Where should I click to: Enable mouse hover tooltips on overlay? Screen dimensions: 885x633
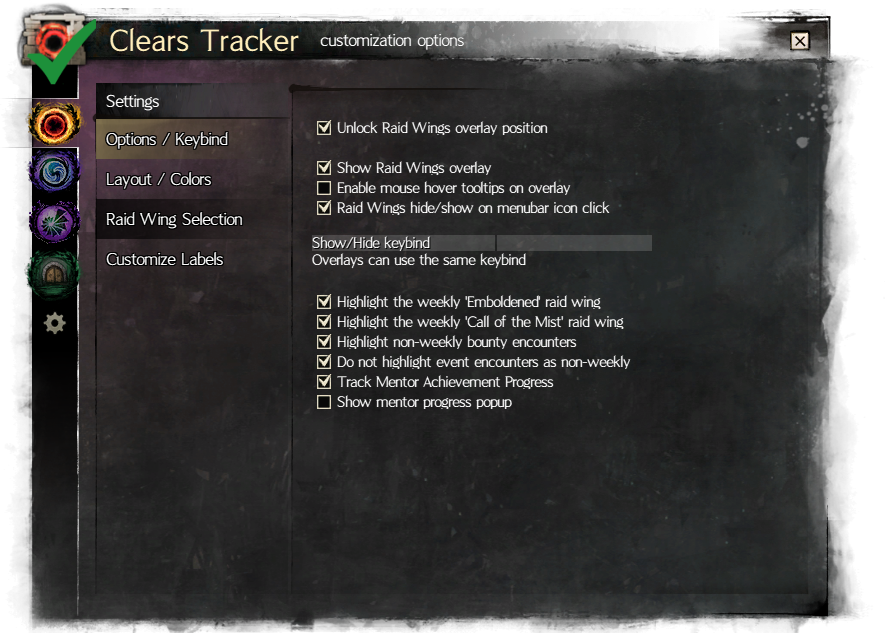coord(324,188)
